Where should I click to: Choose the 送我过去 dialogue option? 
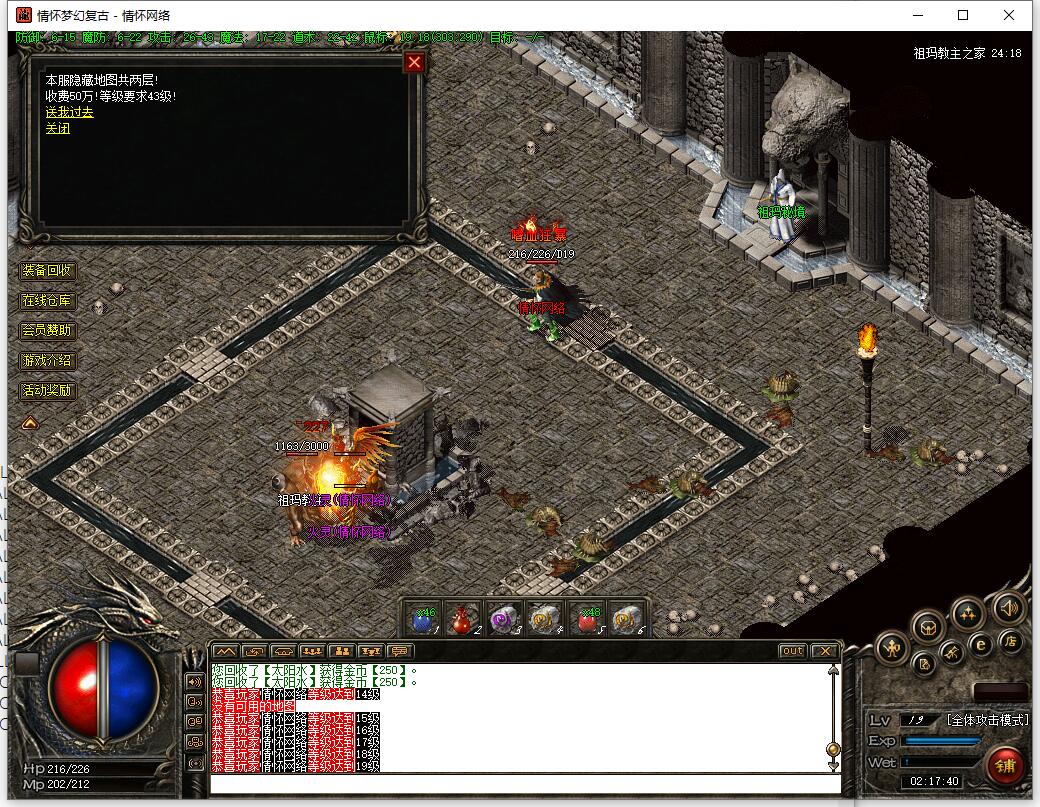point(69,113)
